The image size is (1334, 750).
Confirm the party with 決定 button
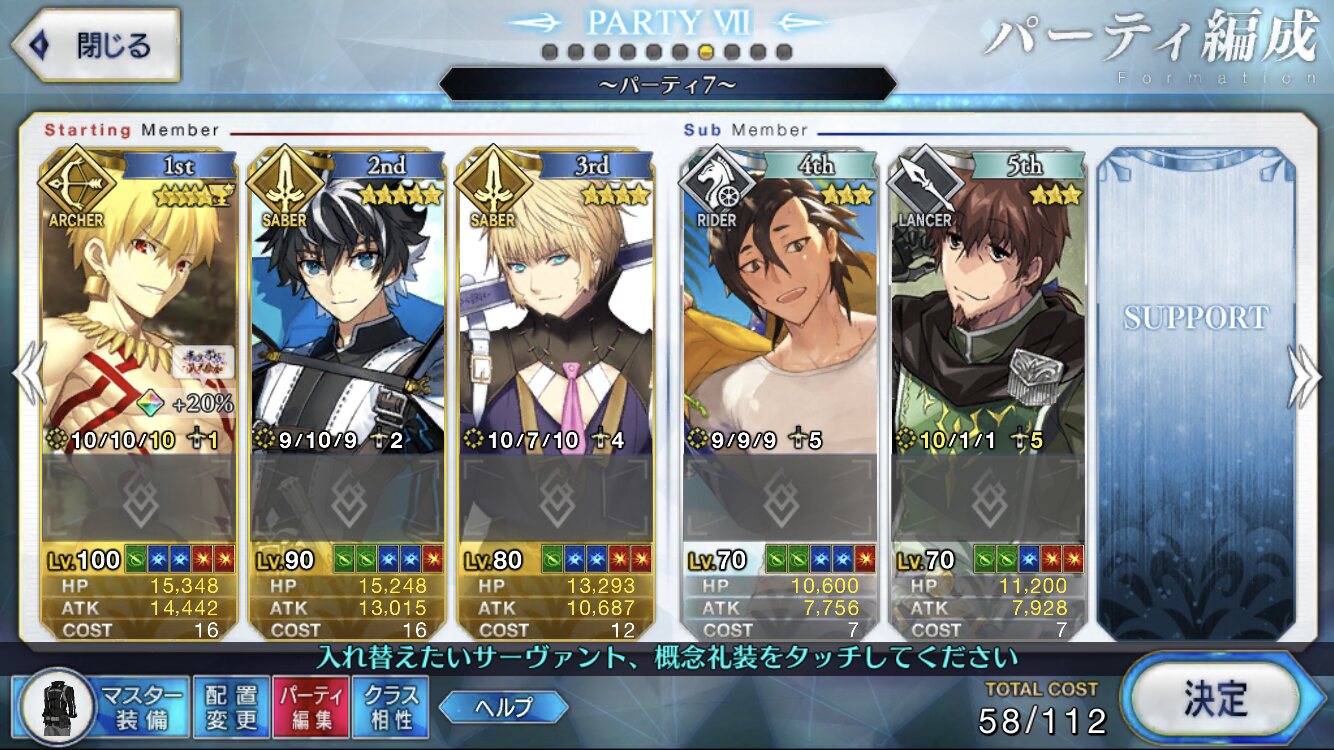tap(1214, 696)
